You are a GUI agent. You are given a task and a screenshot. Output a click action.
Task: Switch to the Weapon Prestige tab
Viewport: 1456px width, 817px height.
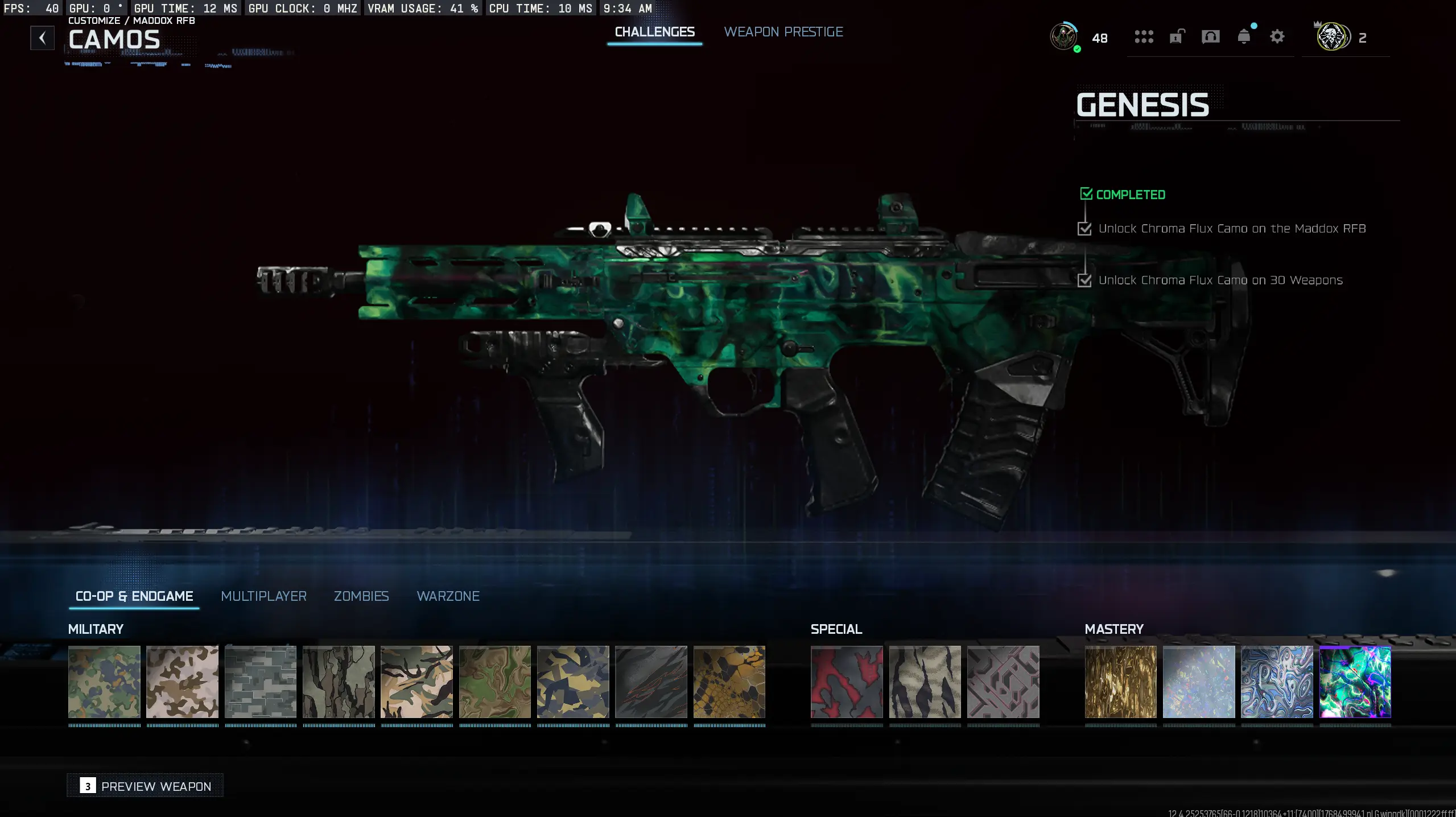point(783,31)
